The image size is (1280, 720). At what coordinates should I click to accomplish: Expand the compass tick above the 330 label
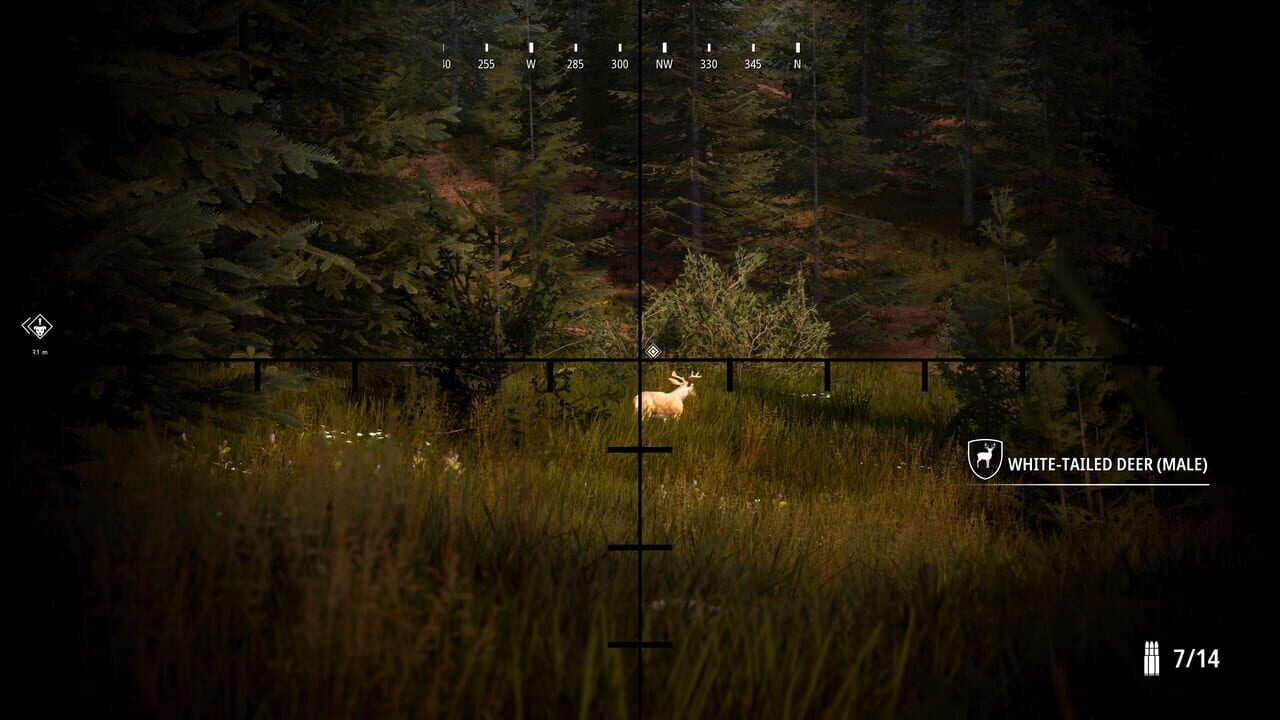point(708,47)
